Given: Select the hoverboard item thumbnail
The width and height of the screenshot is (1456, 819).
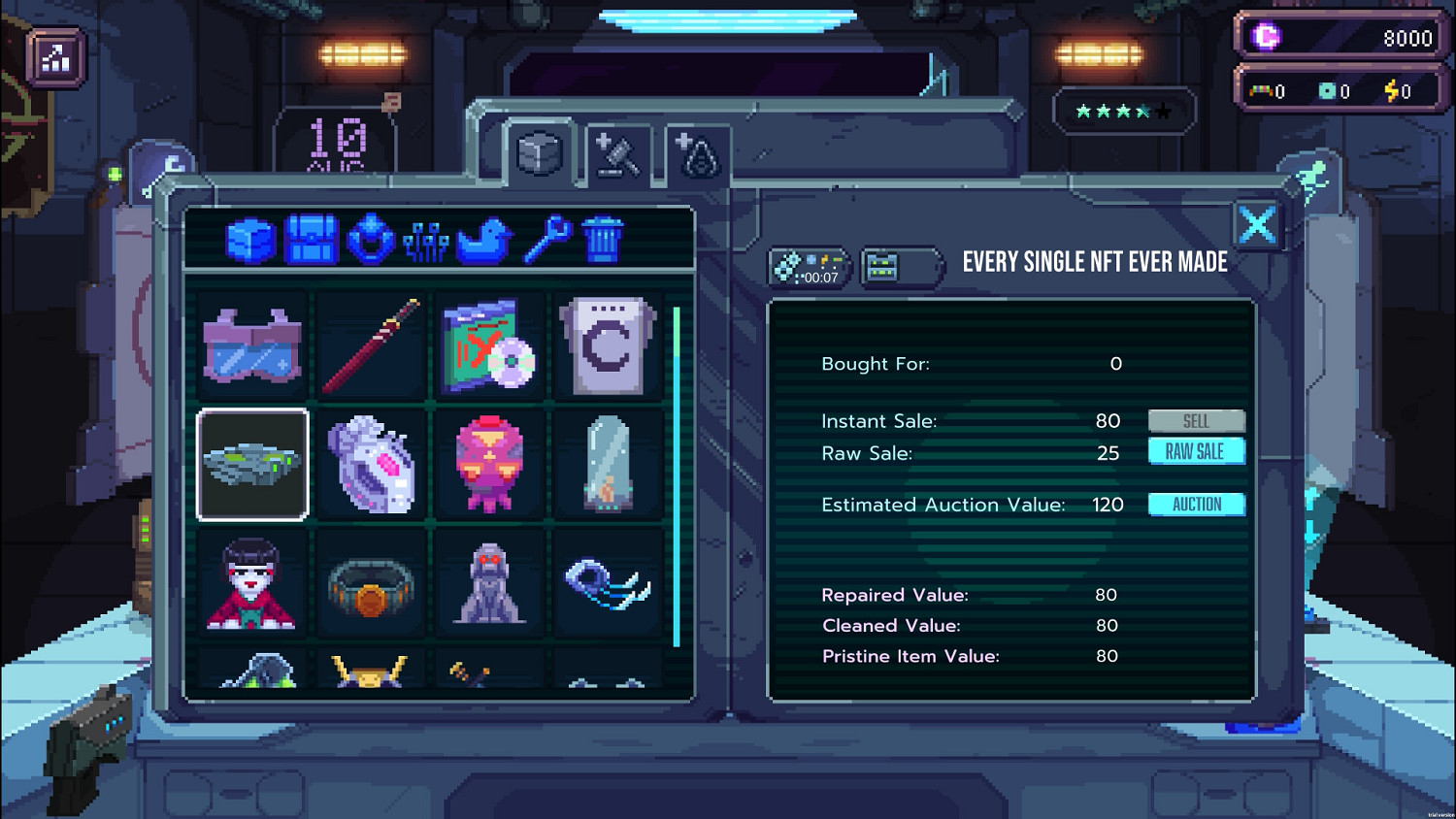Looking at the screenshot, I should click(252, 463).
